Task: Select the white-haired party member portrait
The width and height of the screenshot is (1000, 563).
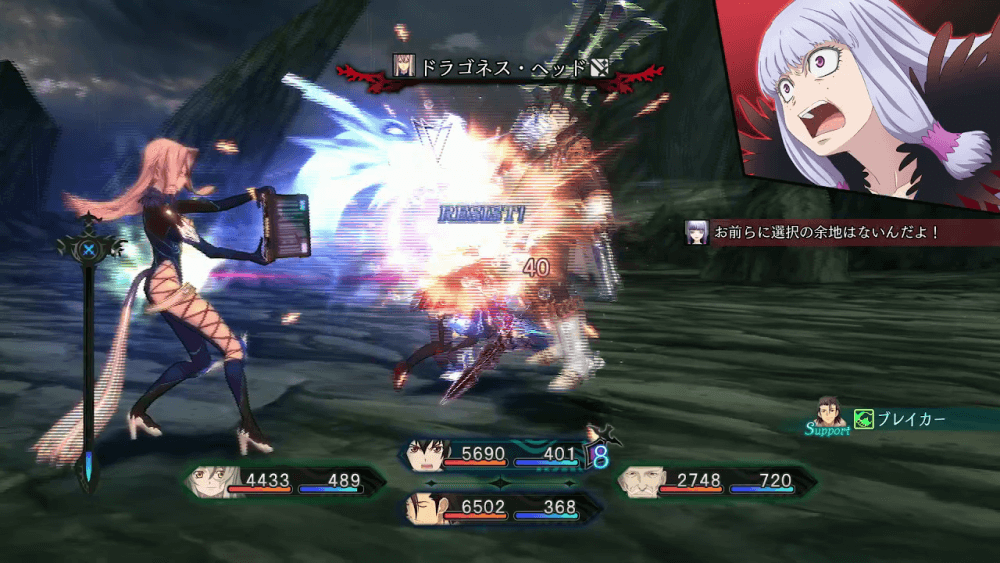Action: coord(207,482)
